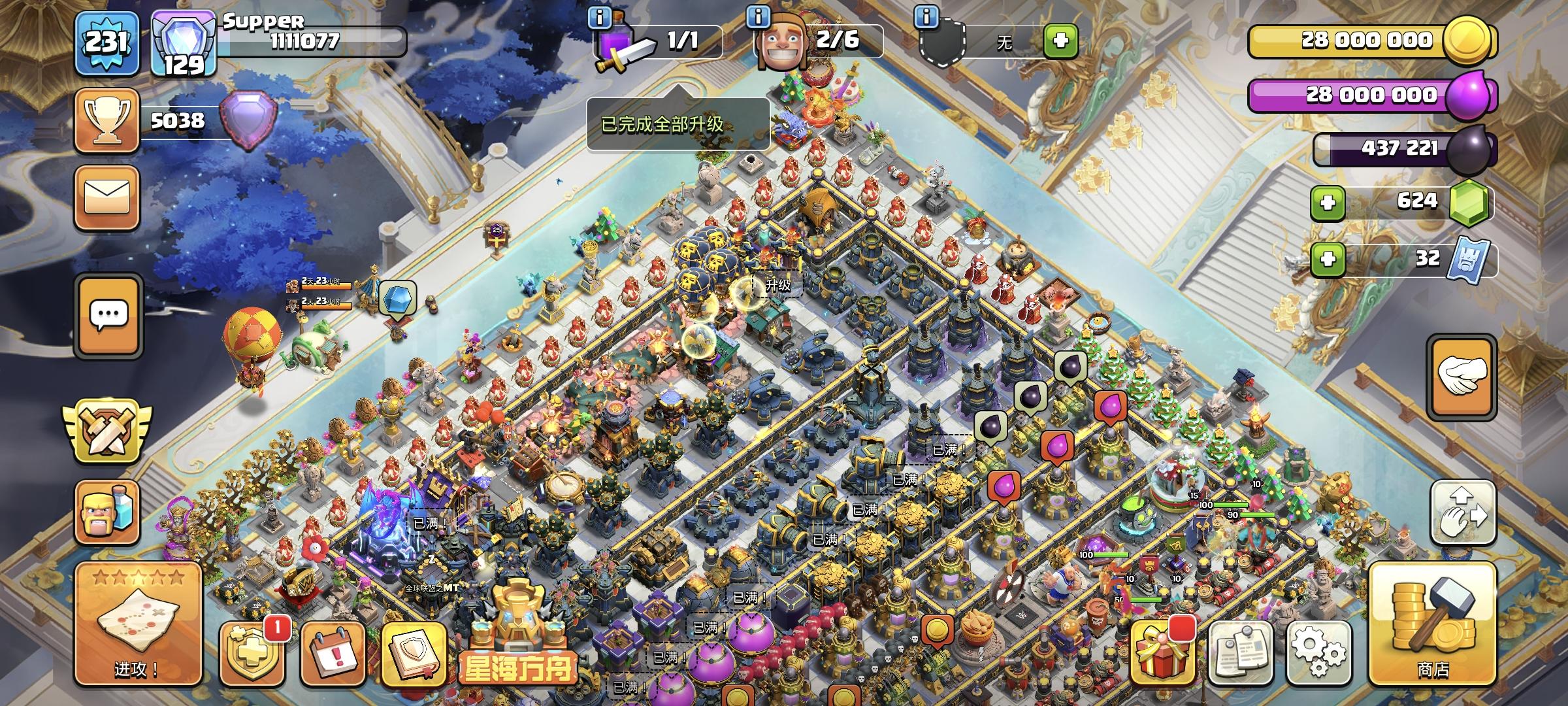Open the challenges book menu

414,654
